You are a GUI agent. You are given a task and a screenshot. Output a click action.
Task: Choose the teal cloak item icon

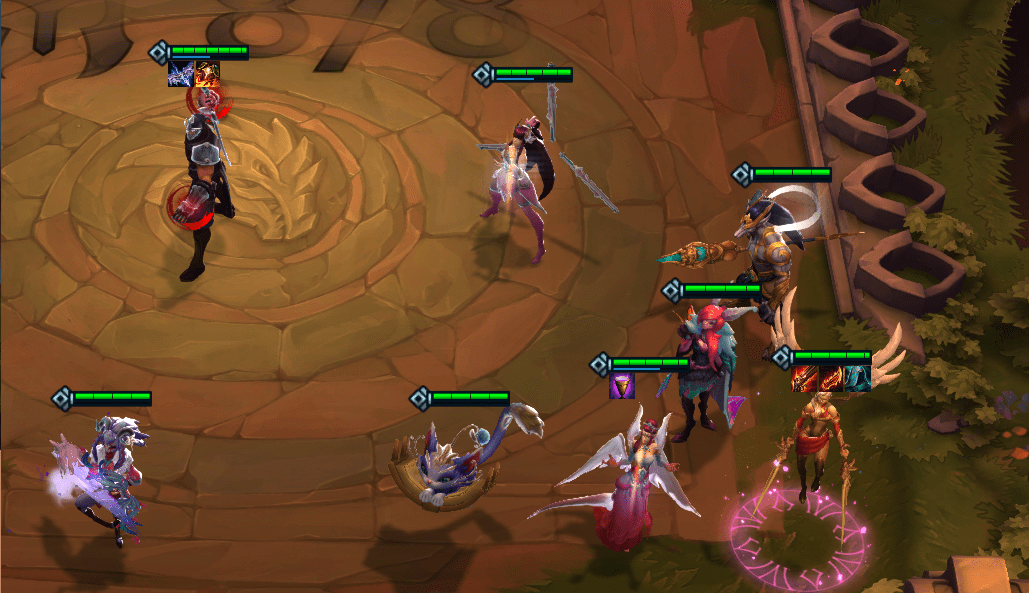856,378
